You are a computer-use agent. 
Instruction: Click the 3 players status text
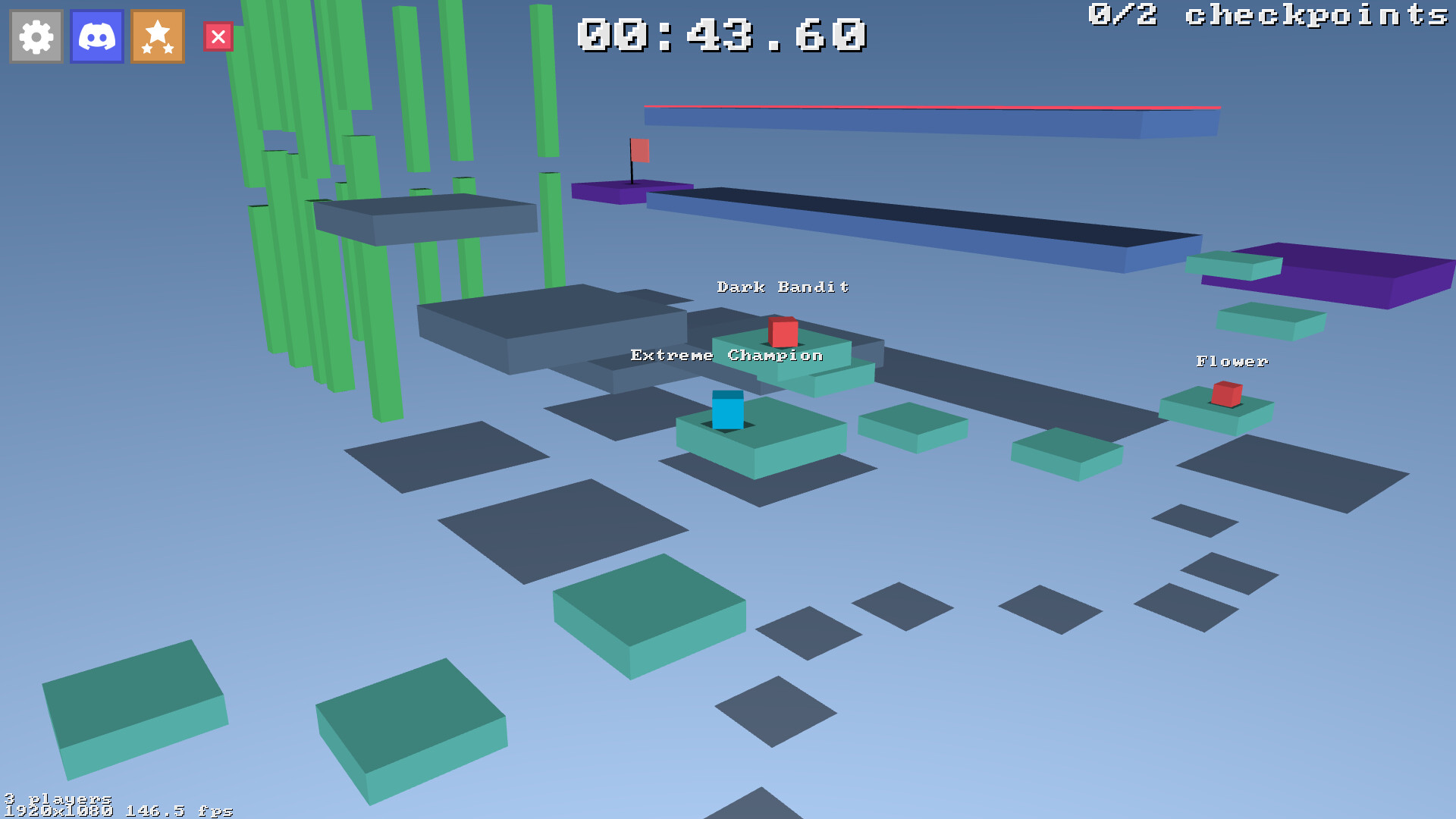click(57, 799)
